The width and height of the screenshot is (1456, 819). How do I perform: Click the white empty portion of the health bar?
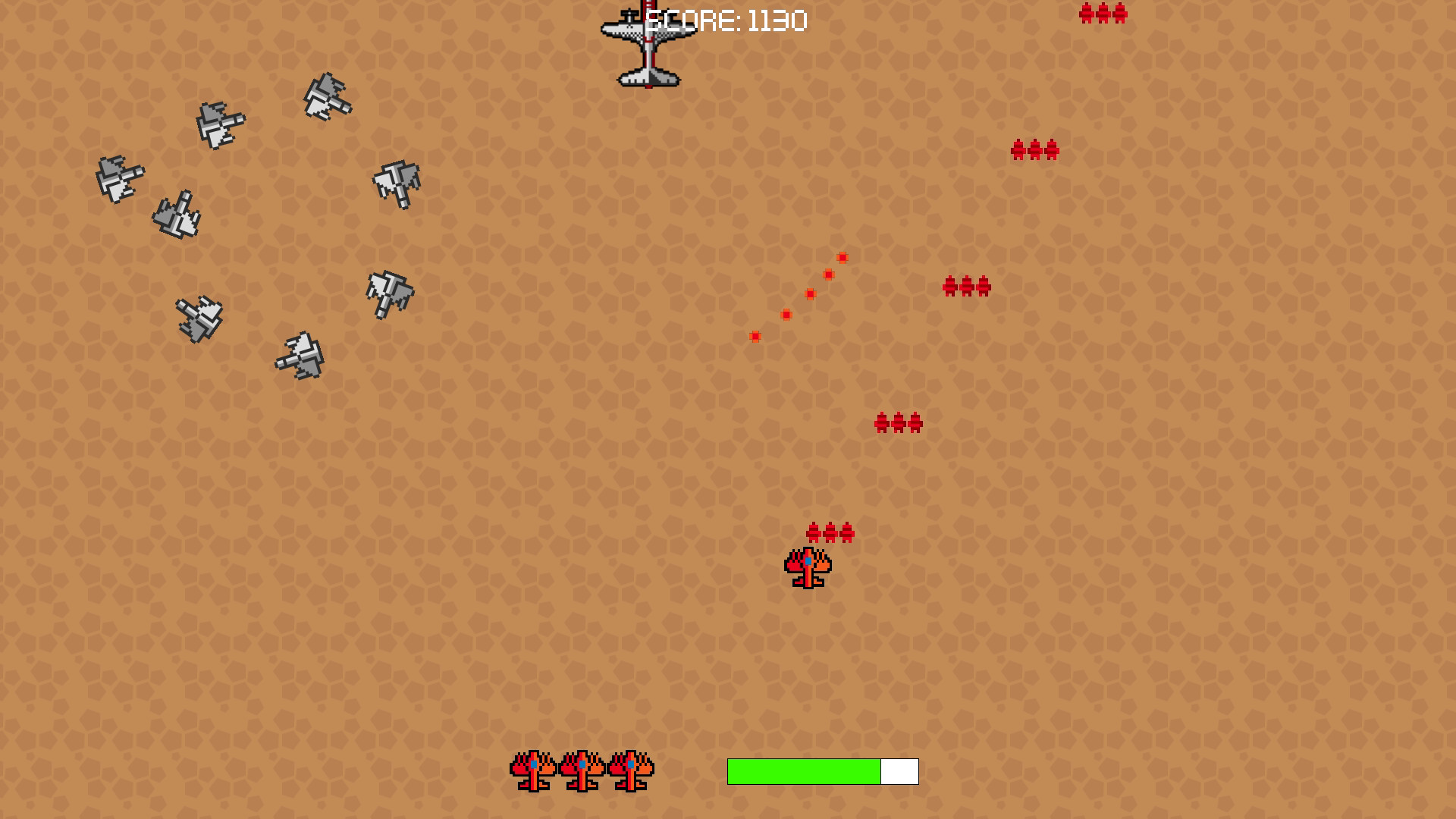coord(899,770)
